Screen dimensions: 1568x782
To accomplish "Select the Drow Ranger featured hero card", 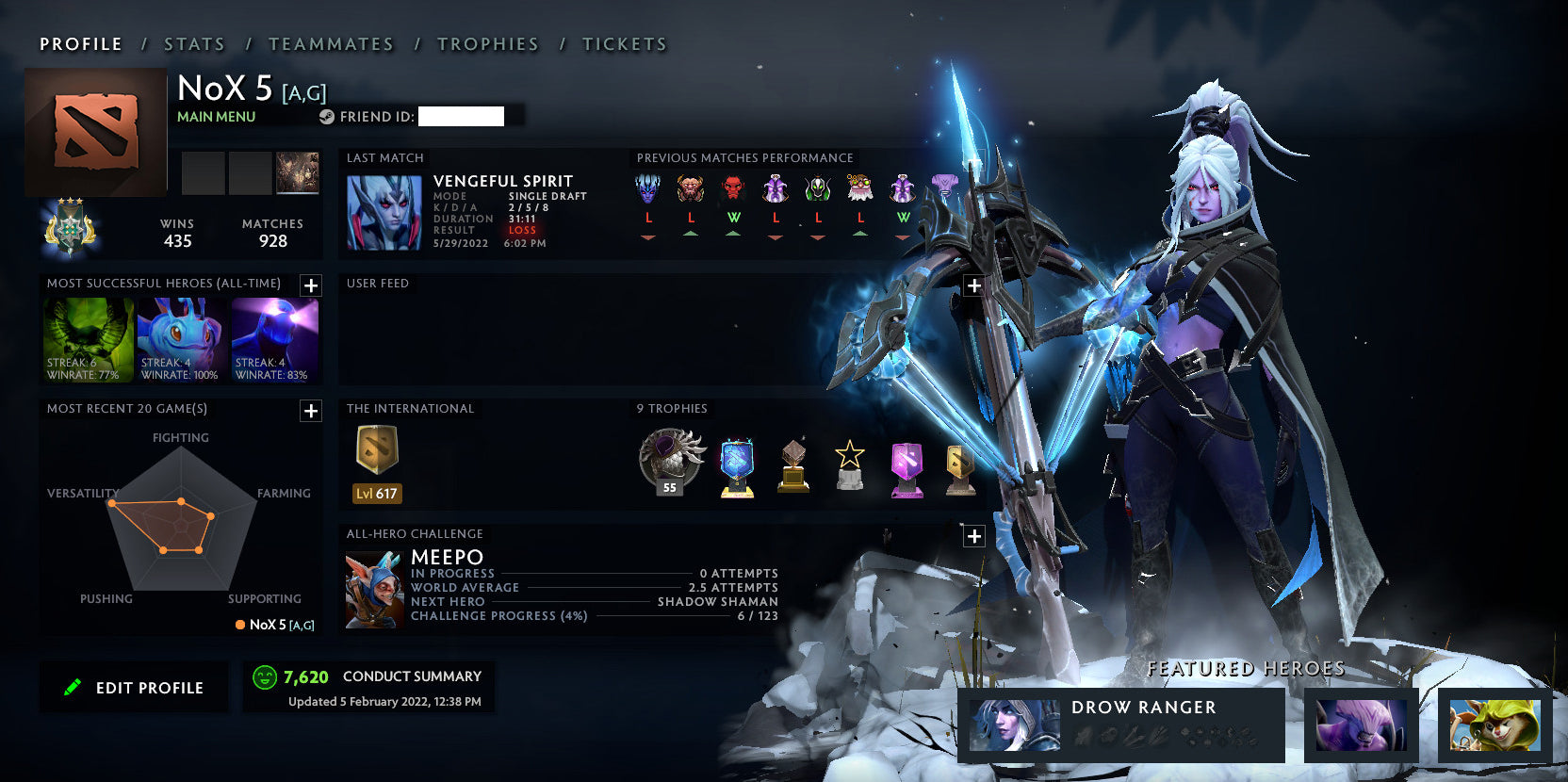I will [x=1120, y=725].
